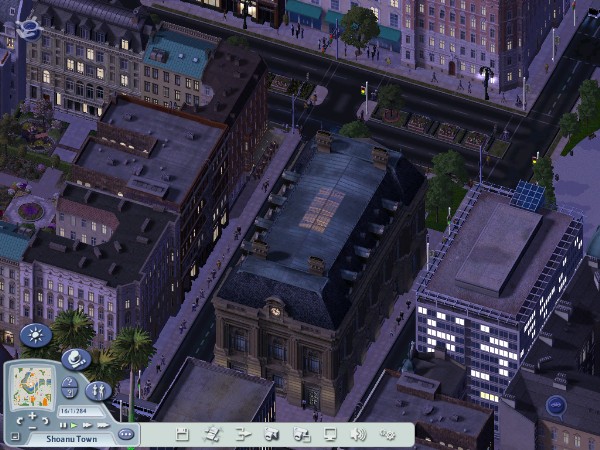Open audio settings via the speaker icon
Screen dimensions: 600x450
359,434
